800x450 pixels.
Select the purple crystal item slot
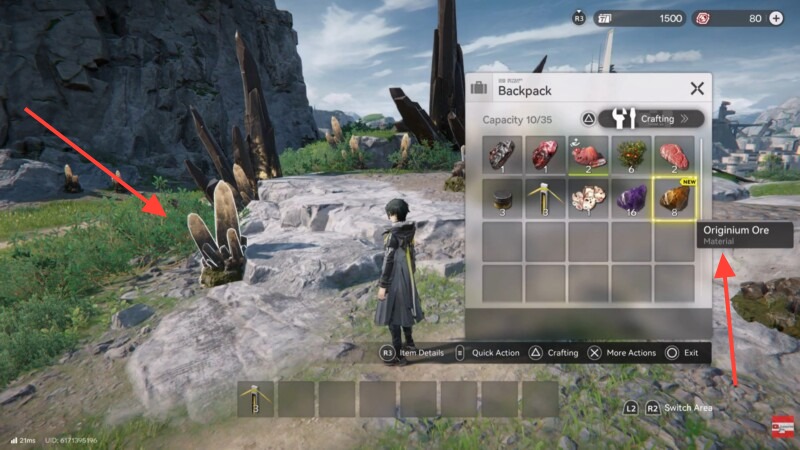pyautogui.click(x=631, y=198)
